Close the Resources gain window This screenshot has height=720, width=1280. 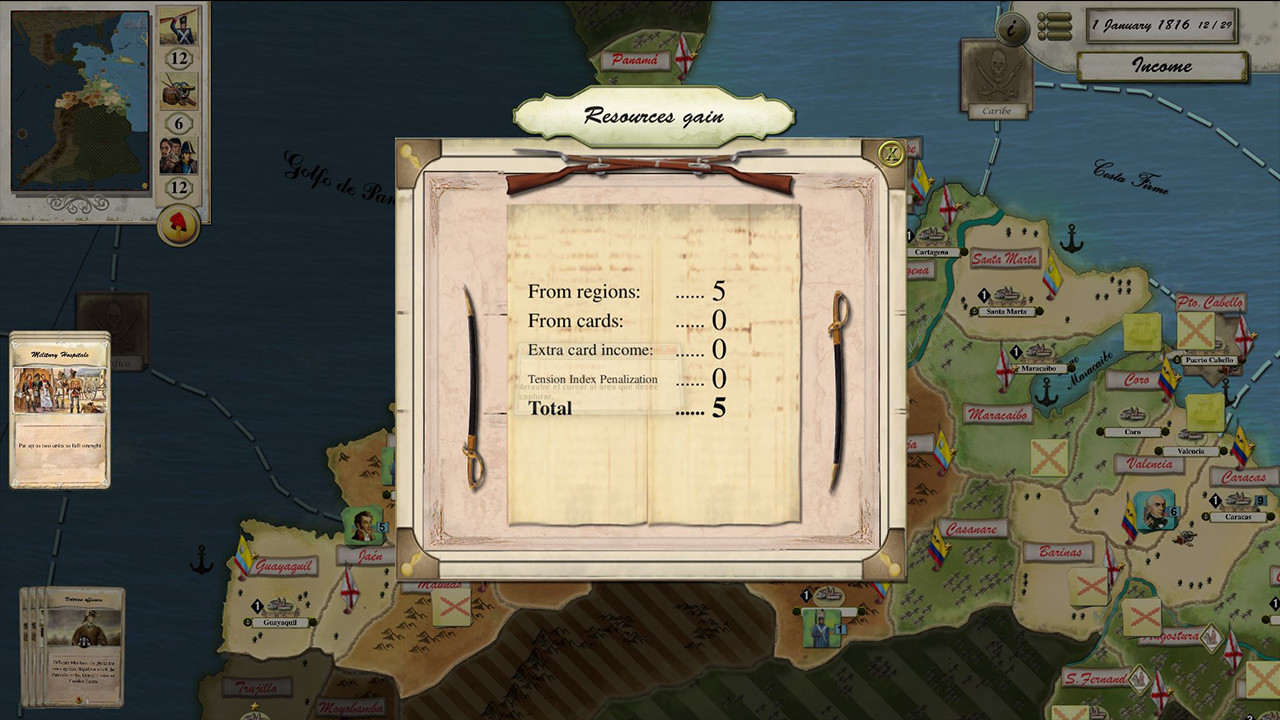point(889,153)
